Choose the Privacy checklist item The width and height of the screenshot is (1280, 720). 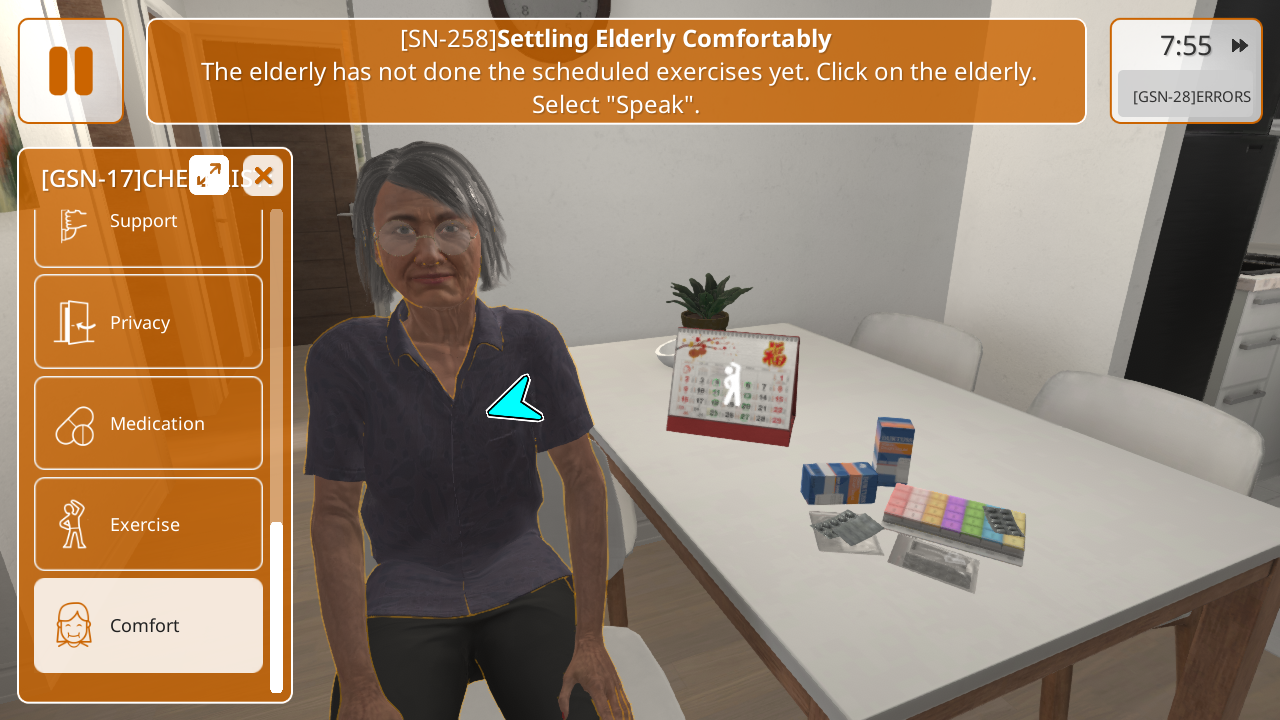click(148, 322)
